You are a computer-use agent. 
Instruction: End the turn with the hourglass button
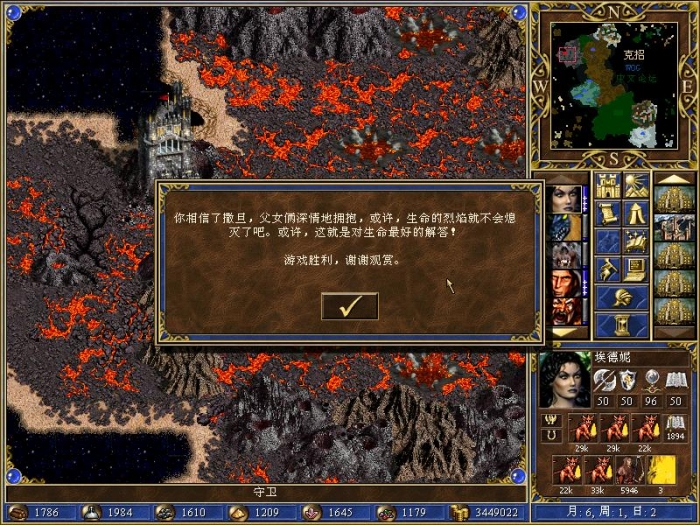(x=621, y=325)
